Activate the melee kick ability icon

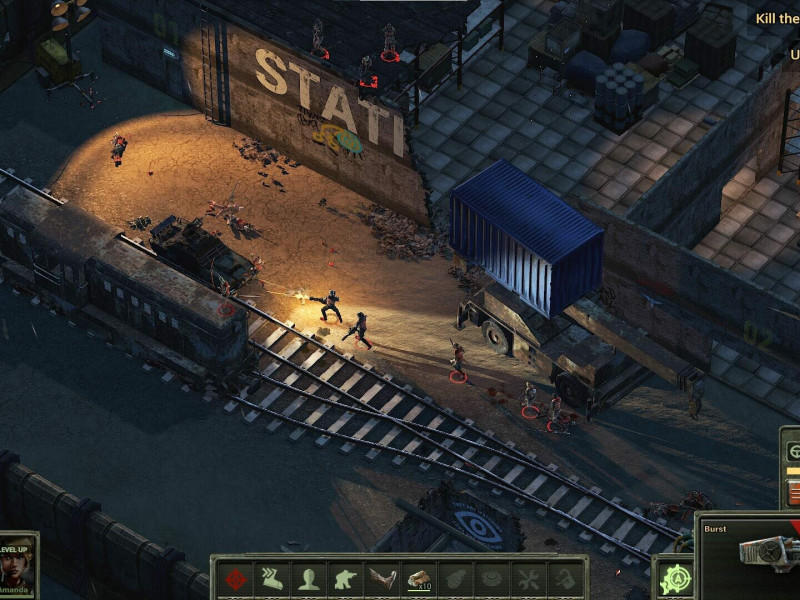tap(382, 579)
